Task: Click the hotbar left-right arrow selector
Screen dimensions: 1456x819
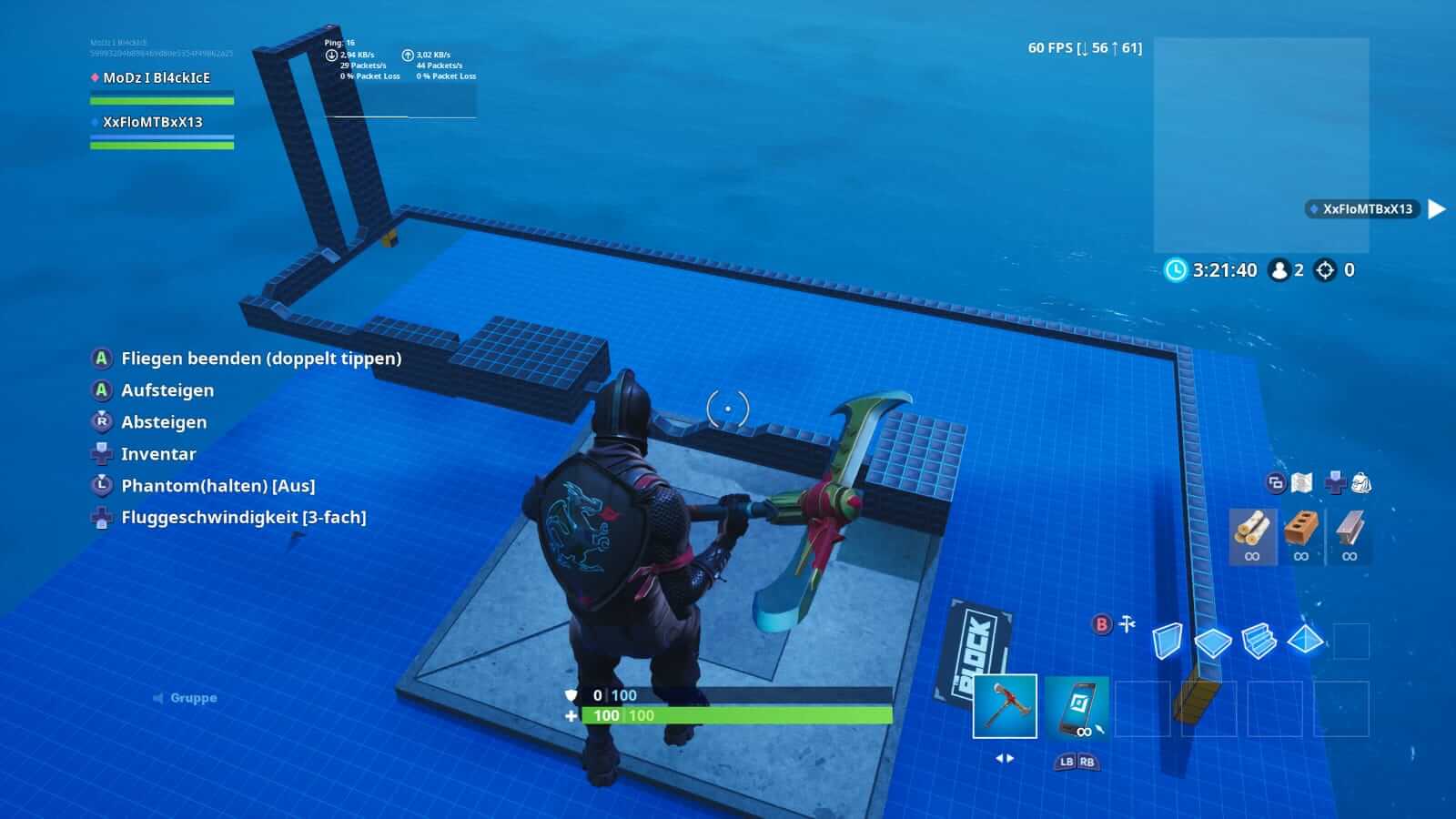Action: (x=1006, y=758)
